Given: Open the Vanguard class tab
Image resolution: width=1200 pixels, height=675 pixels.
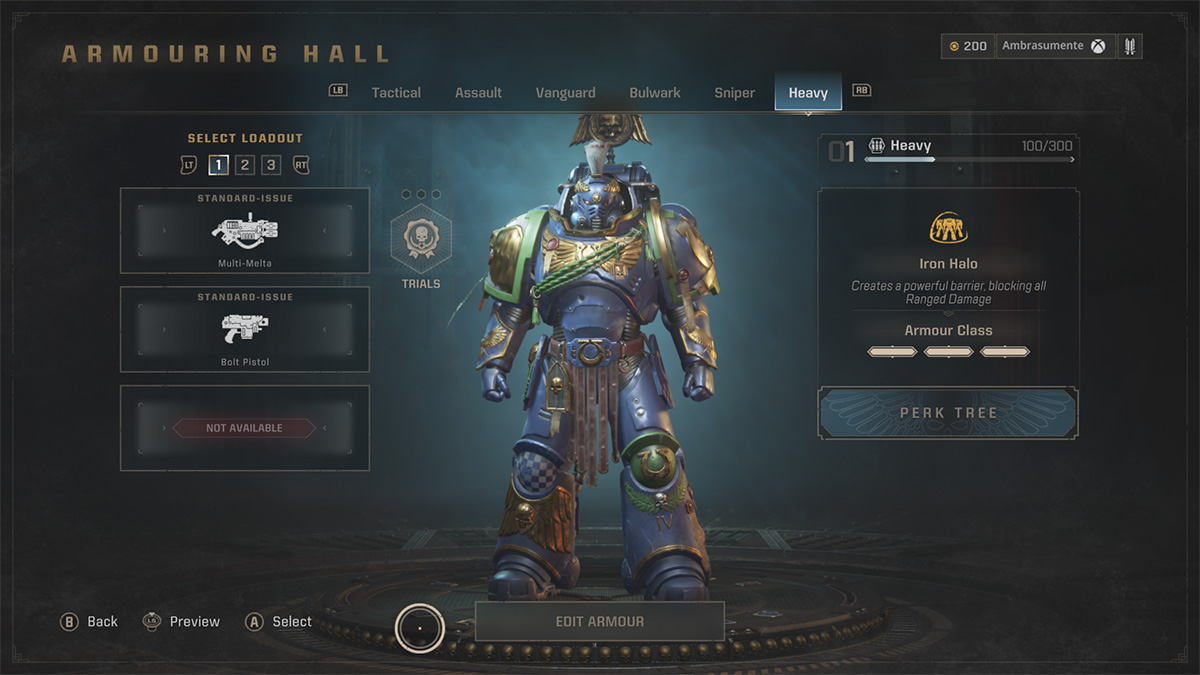Looking at the screenshot, I should click(565, 93).
